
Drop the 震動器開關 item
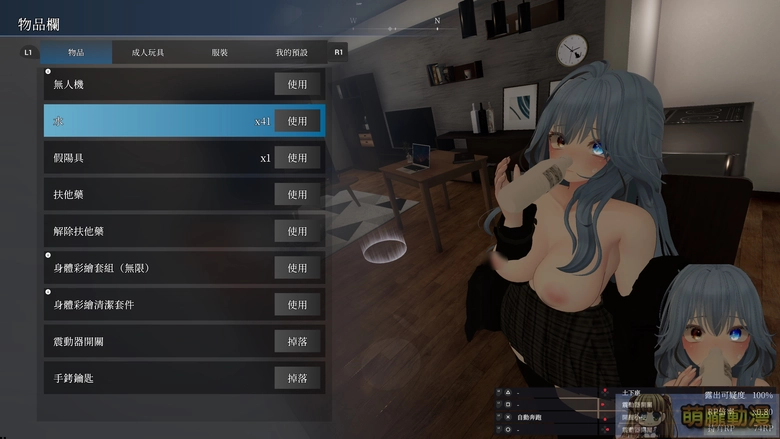(297, 341)
